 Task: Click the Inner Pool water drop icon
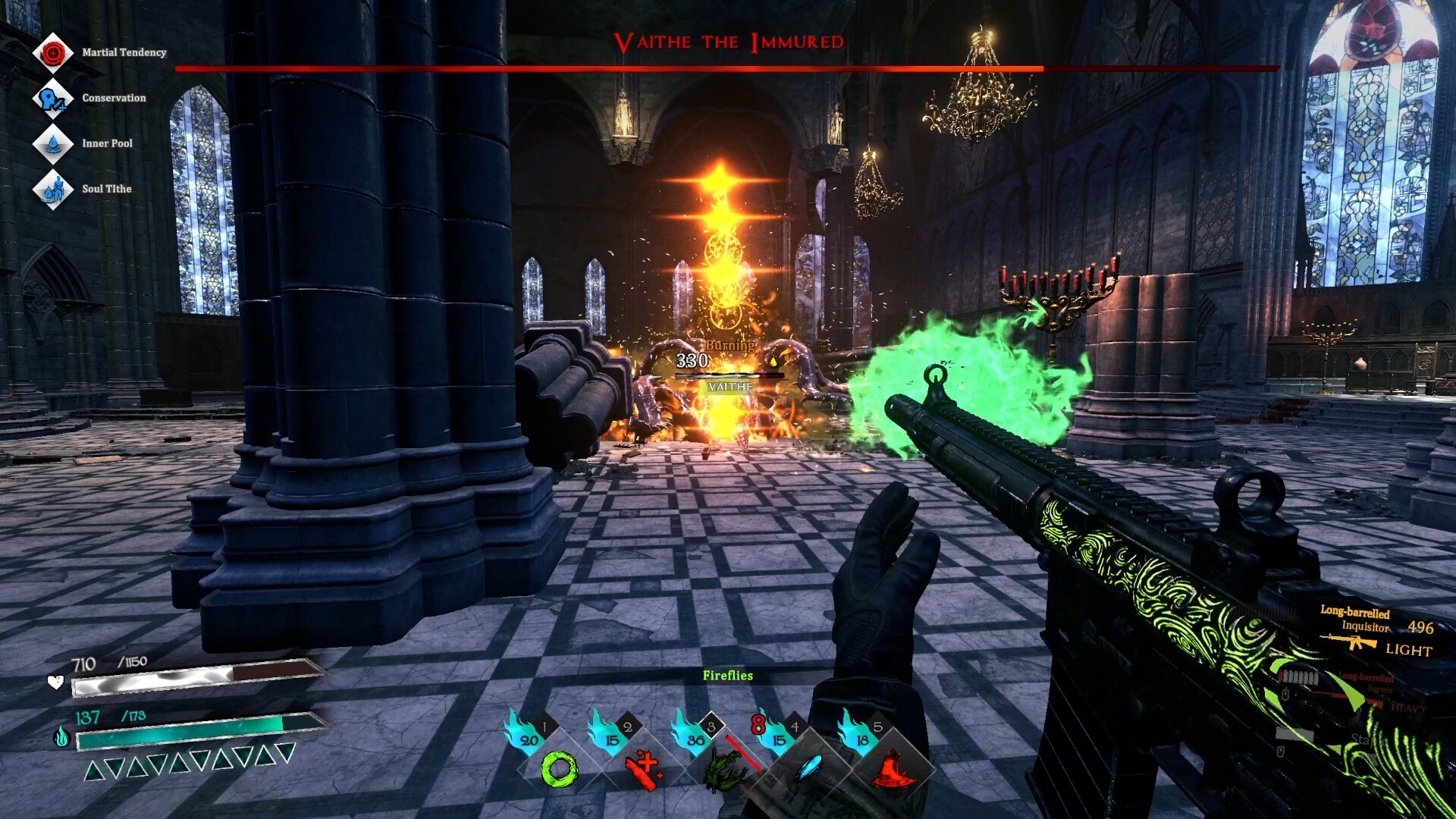point(53,143)
